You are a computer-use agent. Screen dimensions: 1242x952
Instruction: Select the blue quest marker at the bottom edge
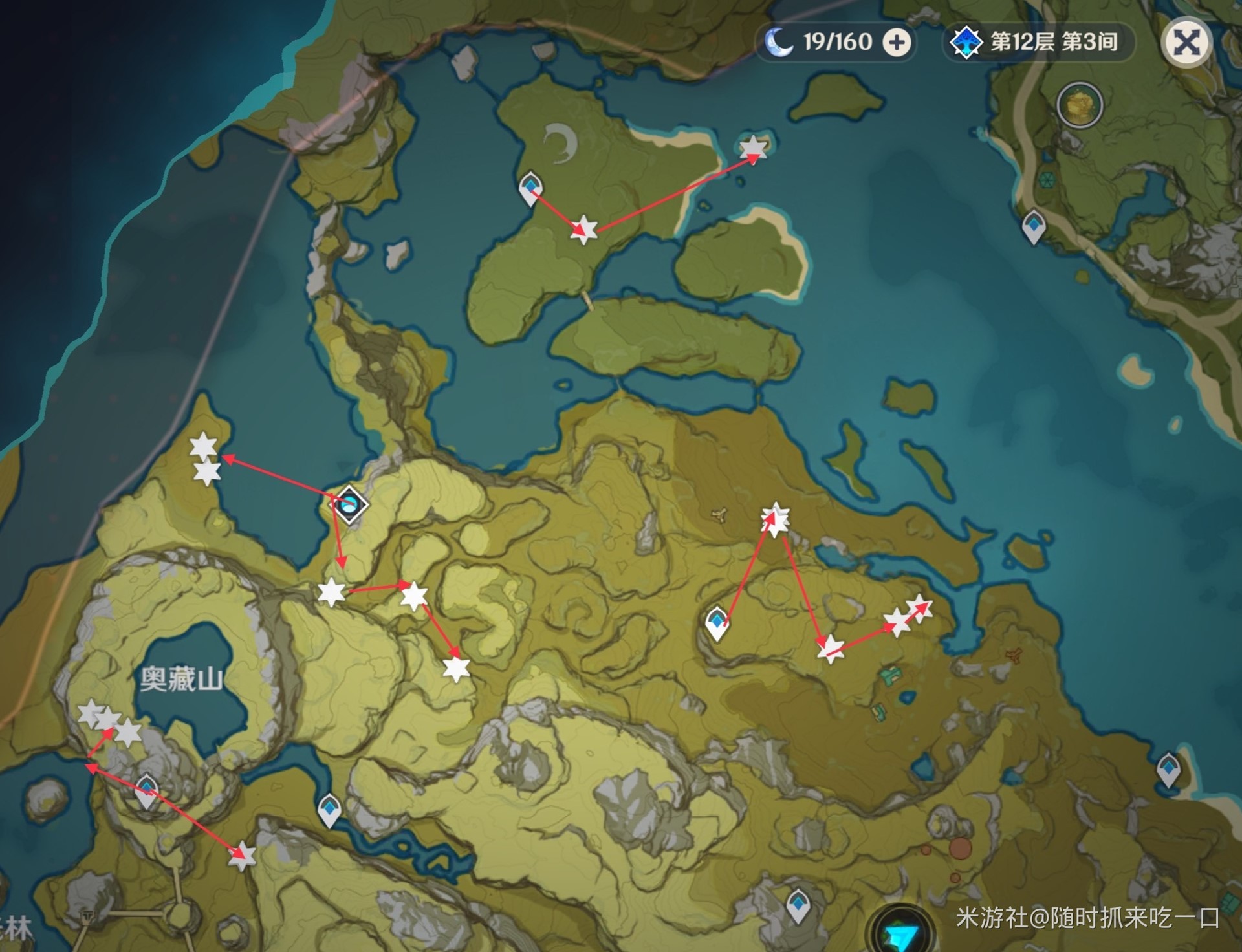902,933
